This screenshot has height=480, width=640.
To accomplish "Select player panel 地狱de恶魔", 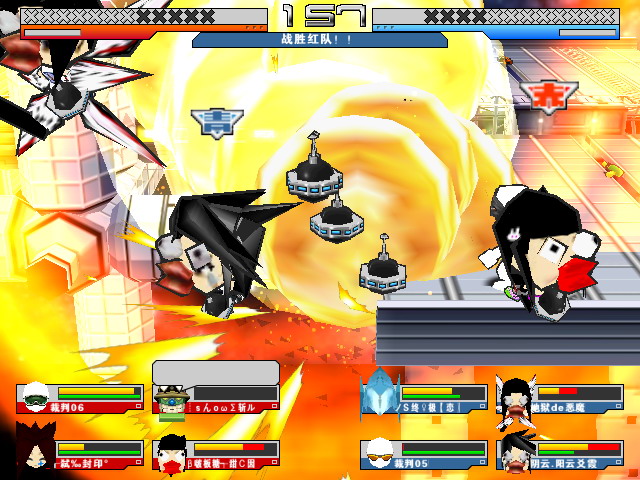I will pos(560,398).
